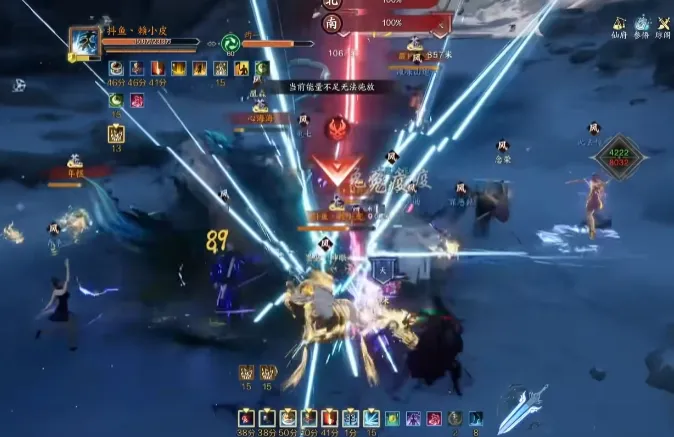Click the green crescent buff icon numbered 15
Viewport: 674px width, 437px height.
click(116, 100)
